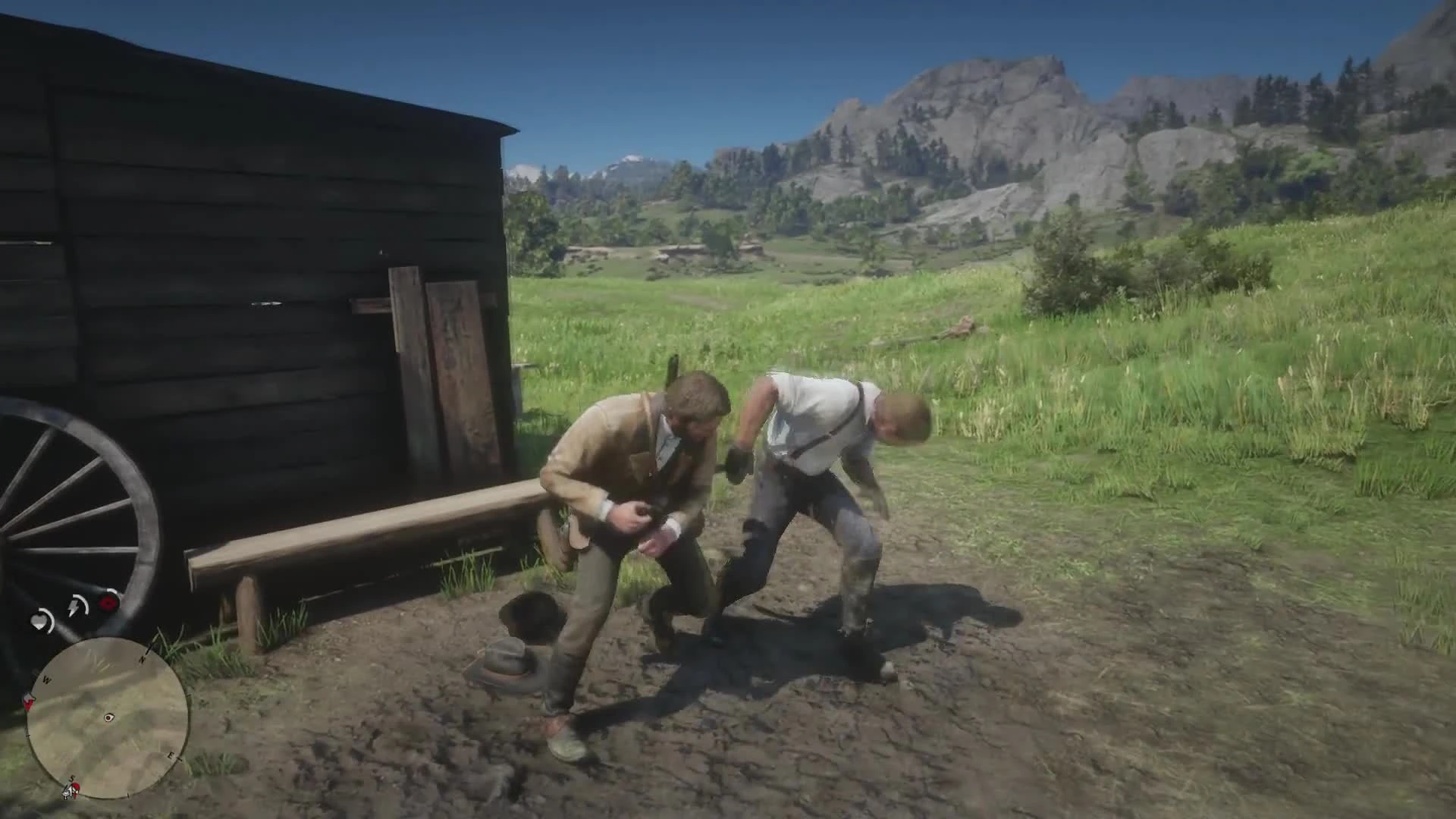Select the red mission marker on minimap's west edge
This screenshot has width=1456, height=819.
pos(29,703)
